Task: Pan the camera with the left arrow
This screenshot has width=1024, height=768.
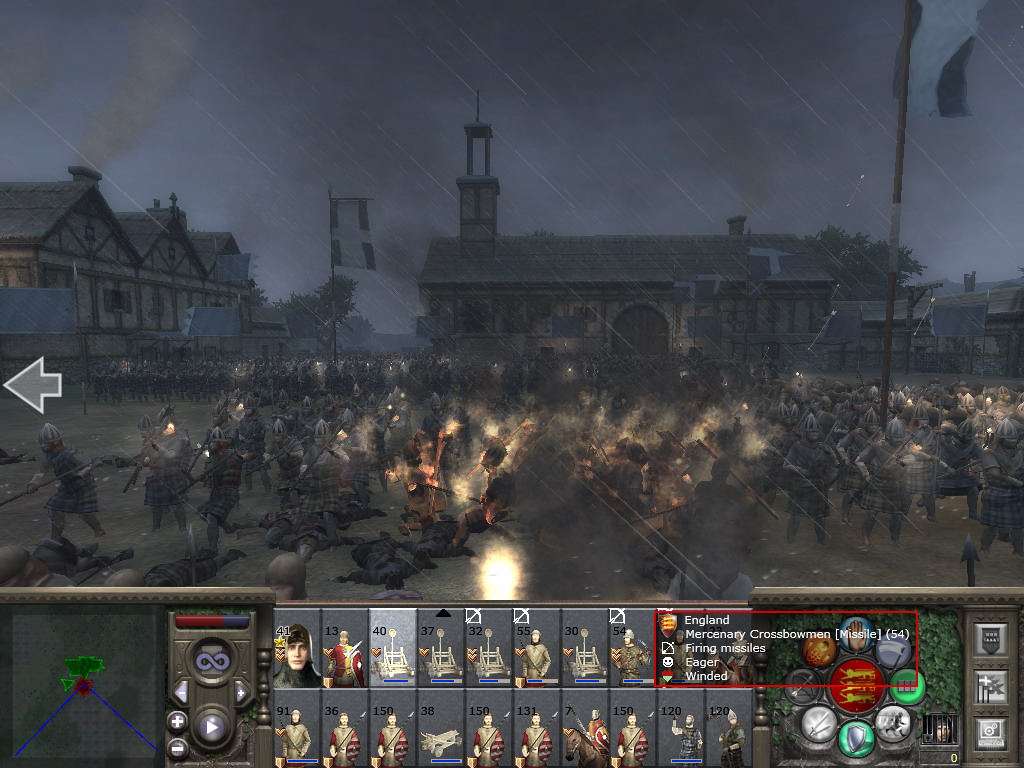Action: pyautogui.click(x=33, y=386)
